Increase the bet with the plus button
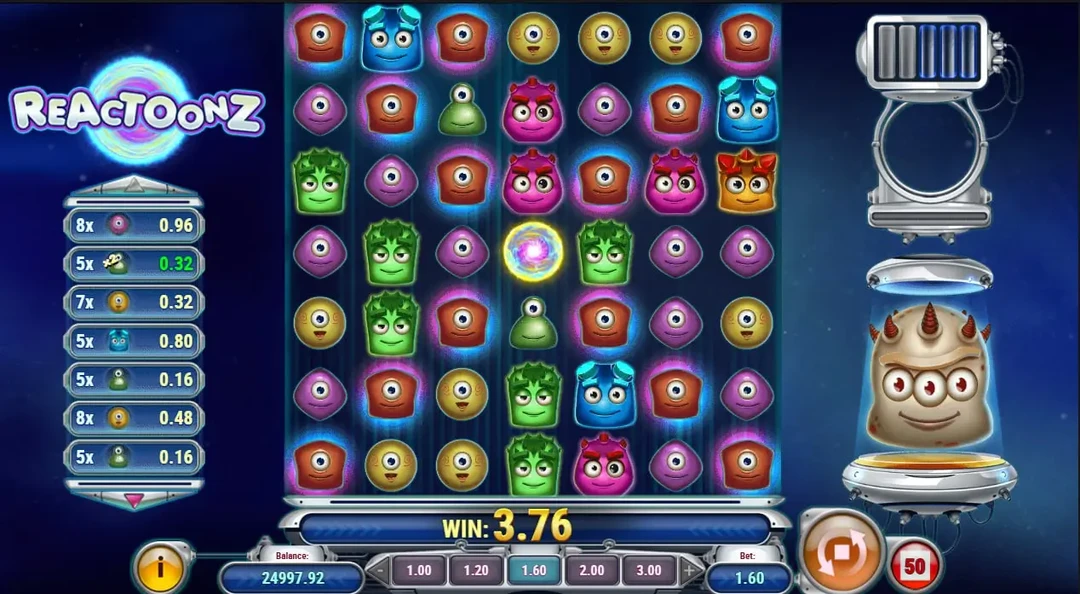The width and height of the screenshot is (1080, 594). pos(690,571)
